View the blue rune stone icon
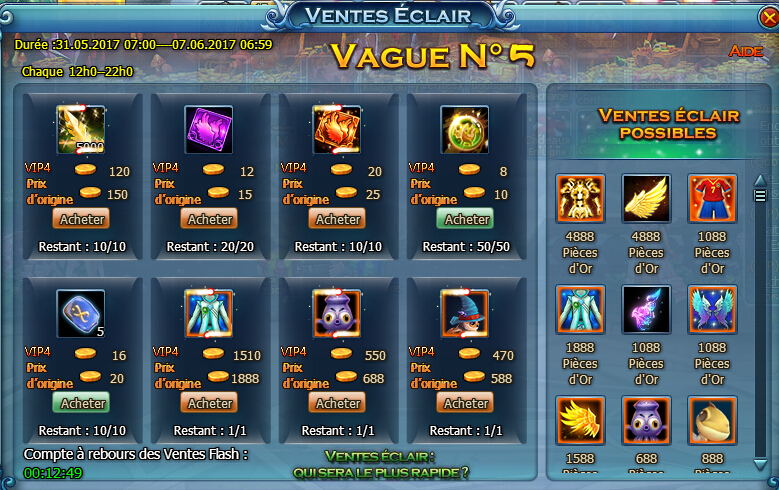The height and width of the screenshot is (490, 779). point(82,314)
